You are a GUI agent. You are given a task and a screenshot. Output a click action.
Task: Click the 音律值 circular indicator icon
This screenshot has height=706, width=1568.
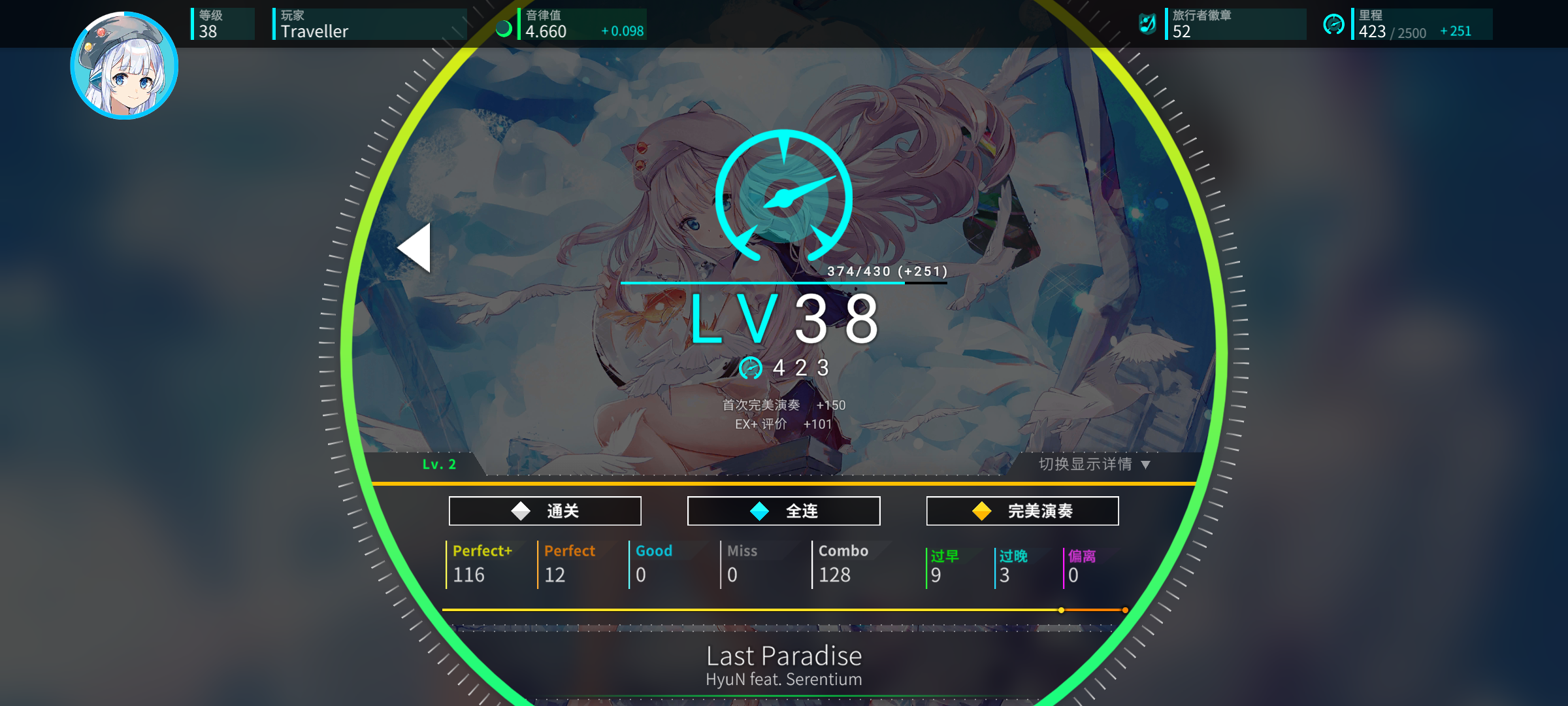504,28
